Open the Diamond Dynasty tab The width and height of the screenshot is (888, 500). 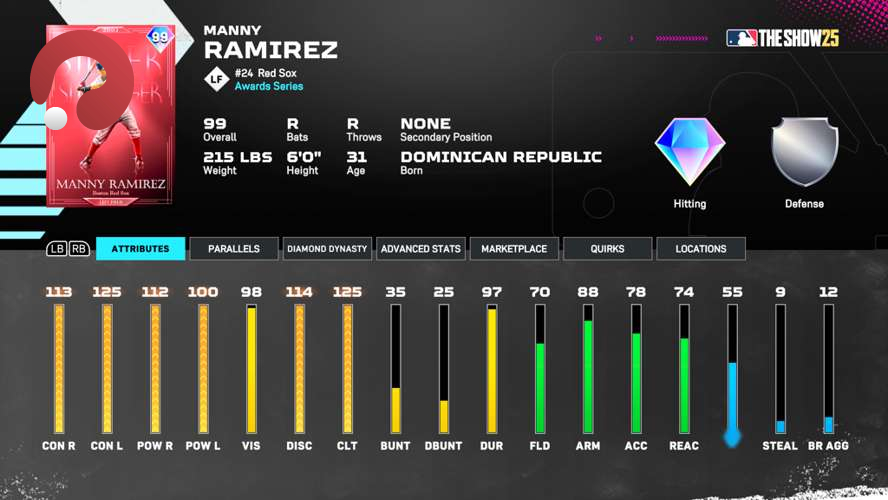[327, 249]
